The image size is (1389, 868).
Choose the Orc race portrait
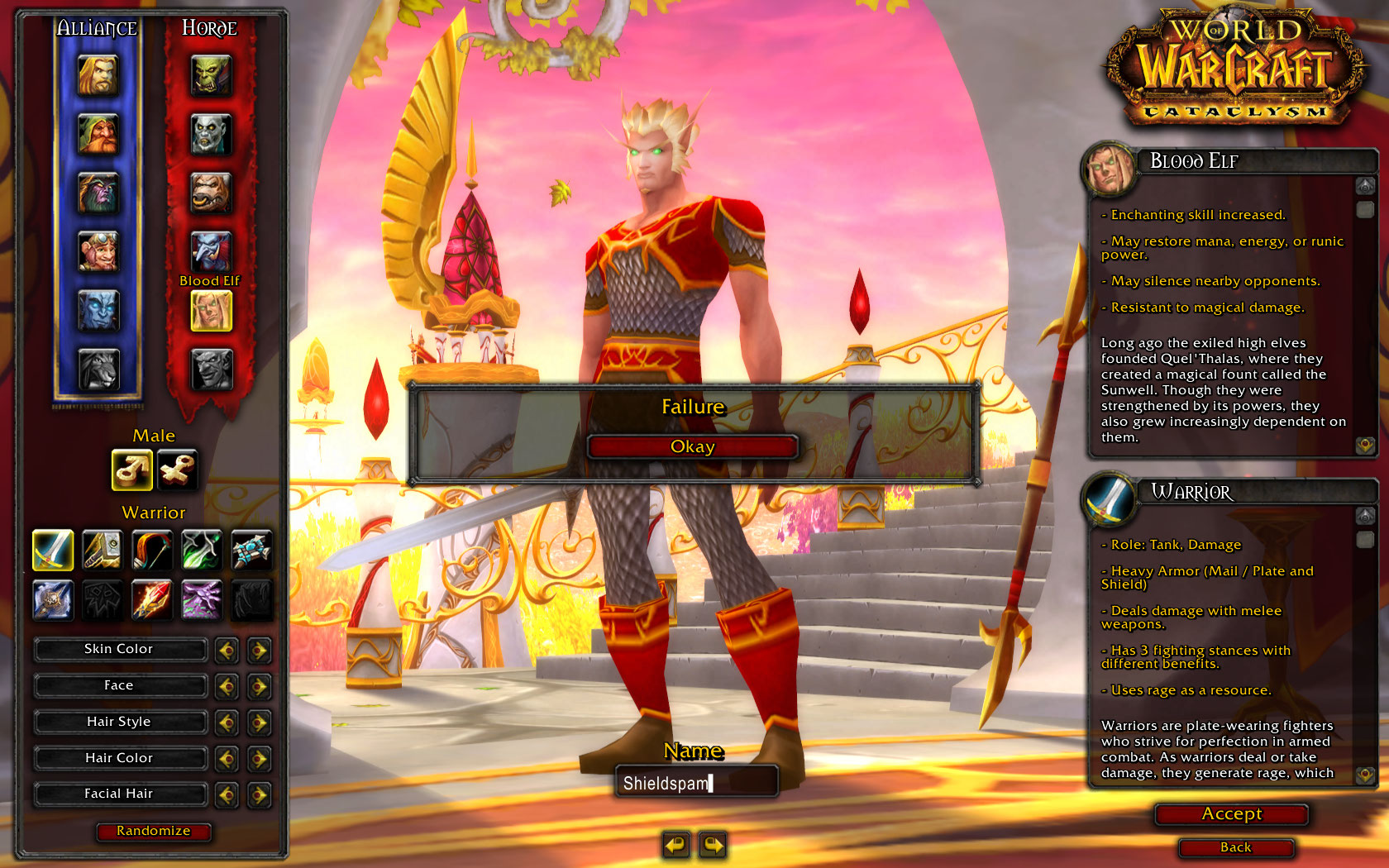point(211,75)
